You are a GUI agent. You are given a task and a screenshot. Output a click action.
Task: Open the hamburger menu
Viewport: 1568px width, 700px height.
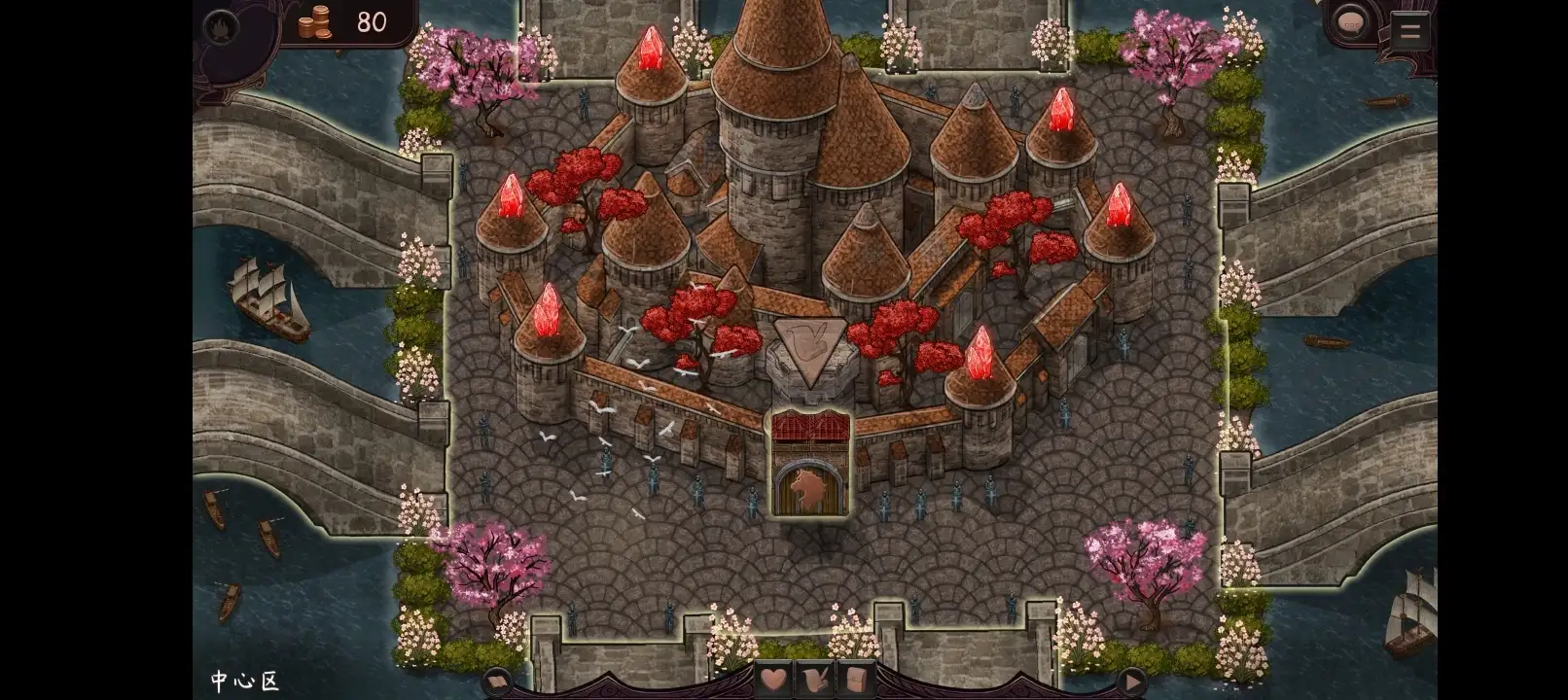[x=1408, y=31]
